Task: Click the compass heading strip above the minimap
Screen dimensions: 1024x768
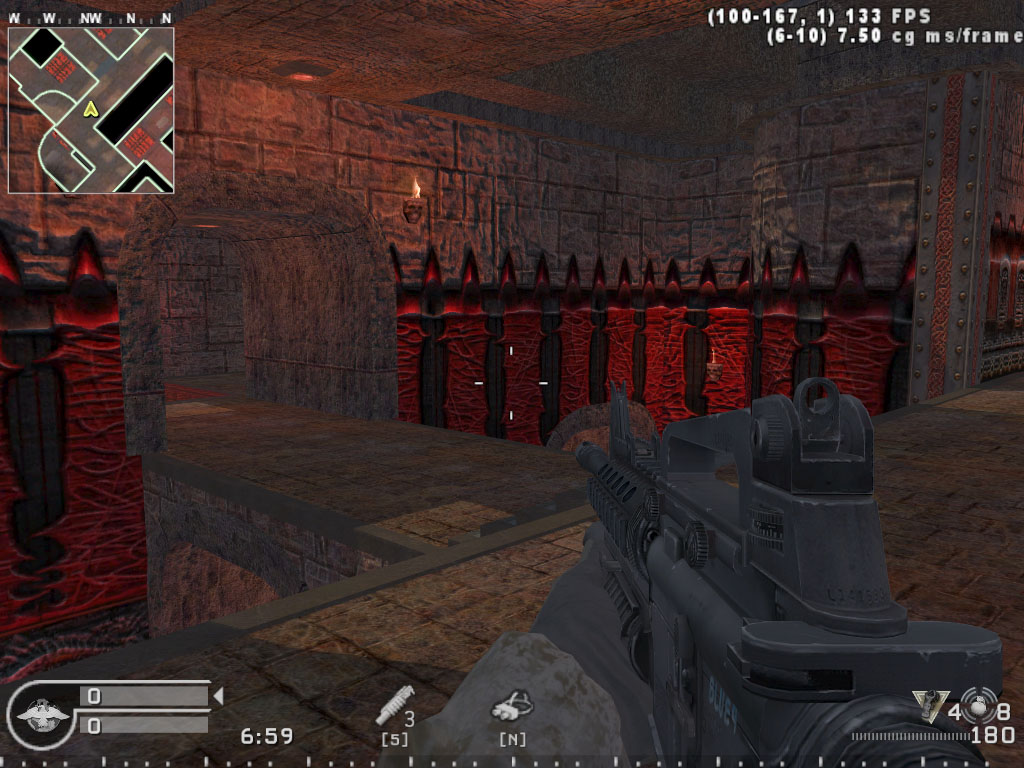Action: [91, 18]
